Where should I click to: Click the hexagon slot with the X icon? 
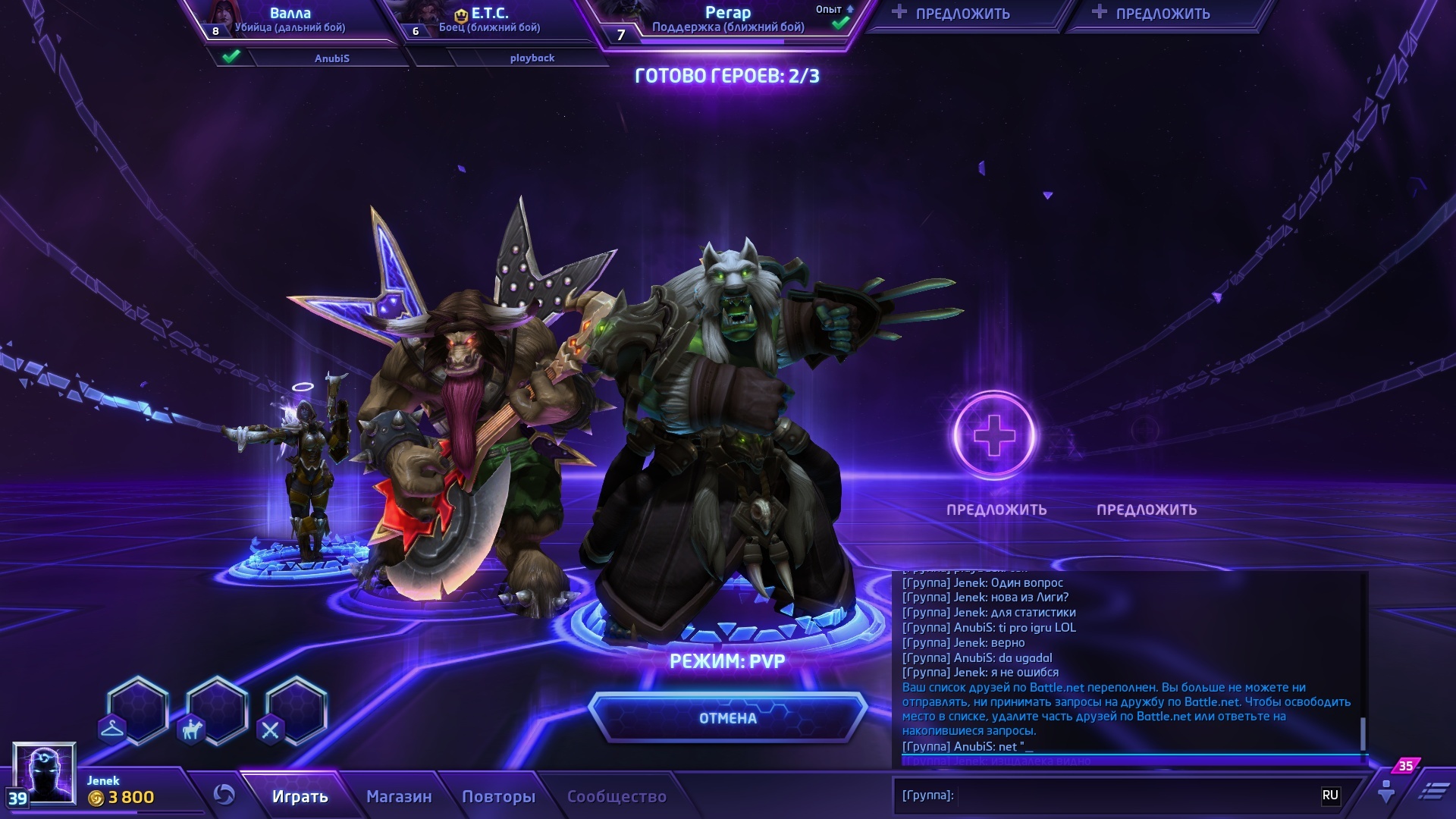pos(296,711)
